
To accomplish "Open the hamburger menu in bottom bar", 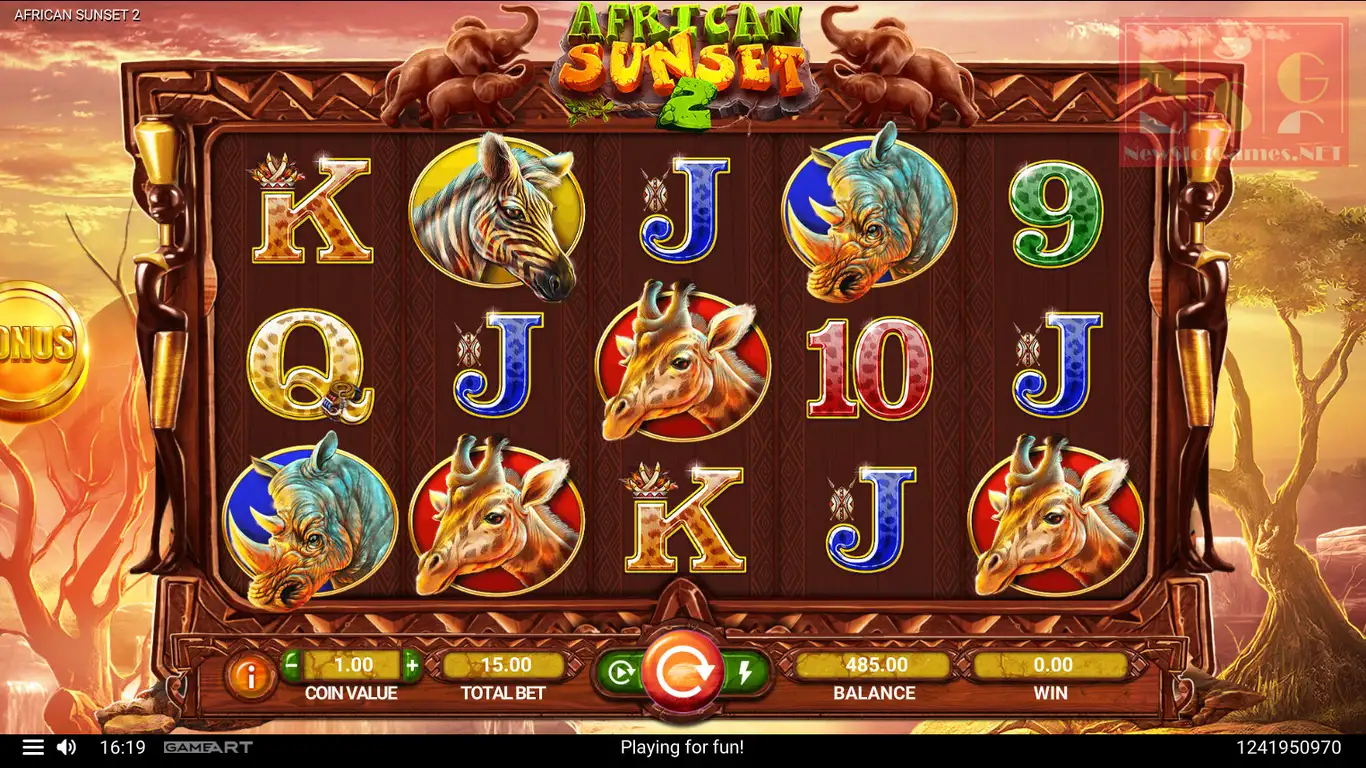I will (33, 747).
